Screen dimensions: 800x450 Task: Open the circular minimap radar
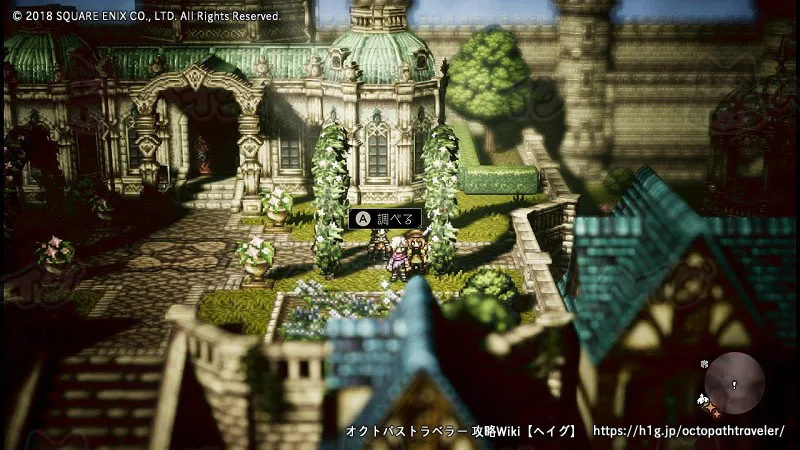pyautogui.click(x=735, y=383)
